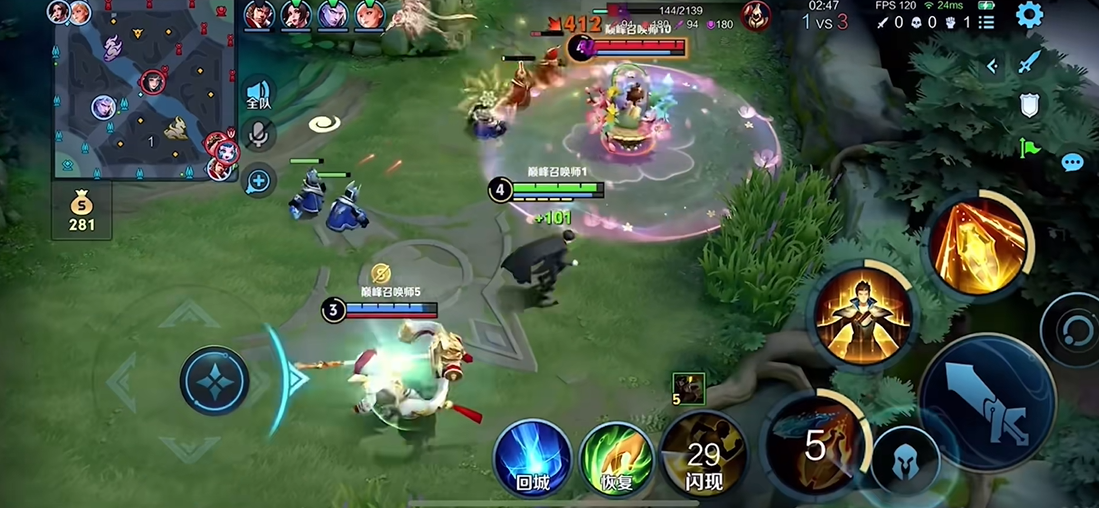Open the quick chat speech bubble
Viewport: 1099px width, 508px height.
click(x=1072, y=162)
